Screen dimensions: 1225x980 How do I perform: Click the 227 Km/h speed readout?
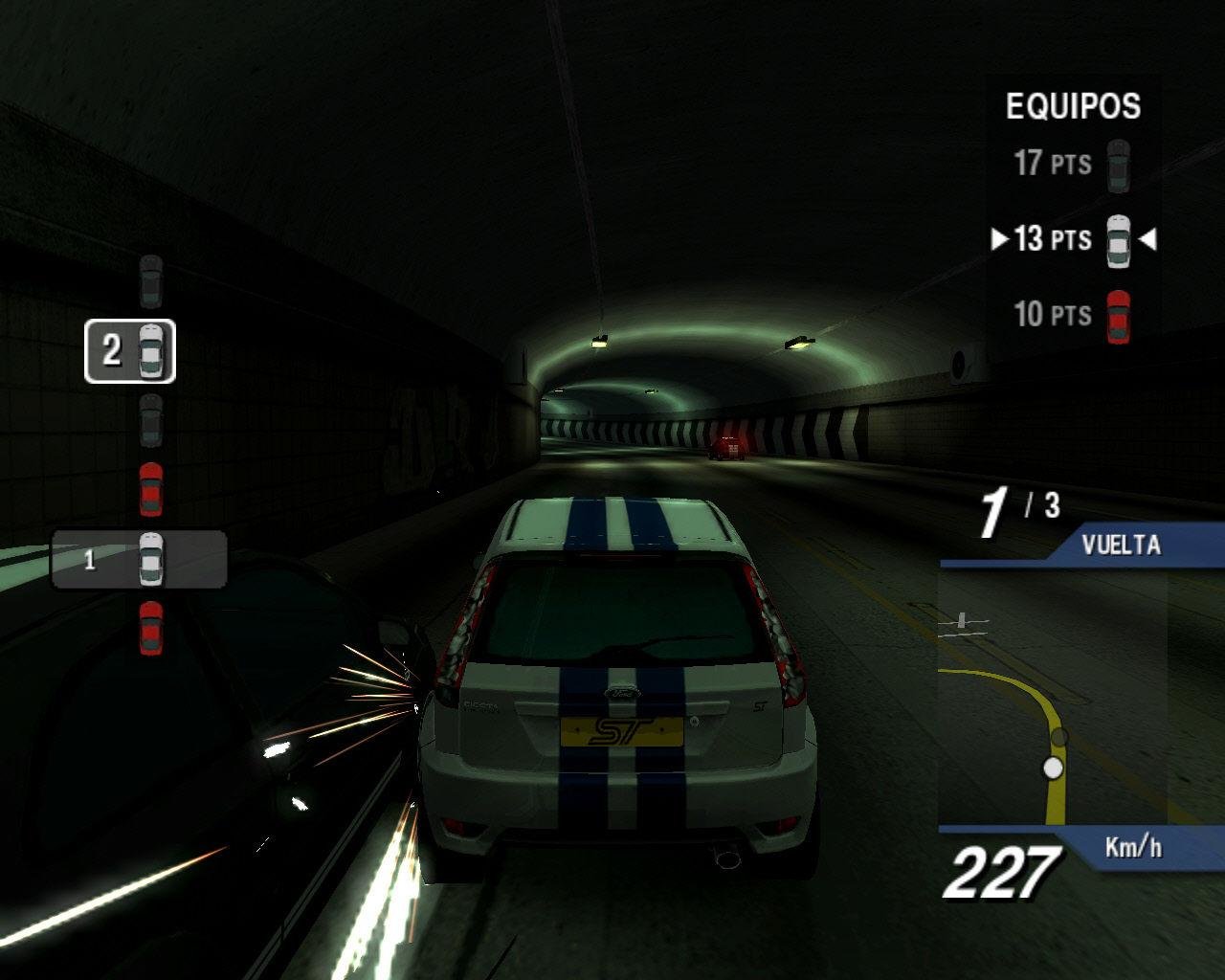click(x=1002, y=867)
